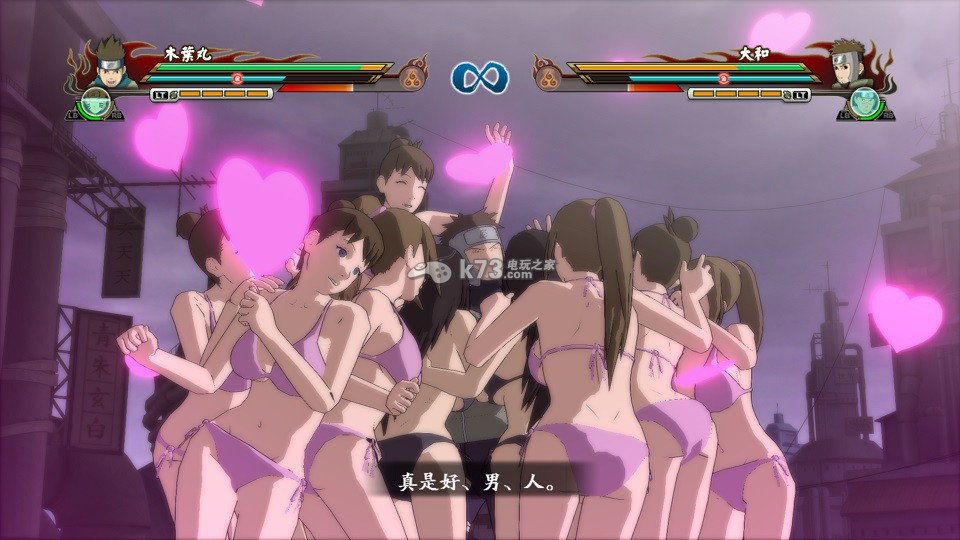
Task: Select the left player's green support character icon
Action: [x=97, y=102]
